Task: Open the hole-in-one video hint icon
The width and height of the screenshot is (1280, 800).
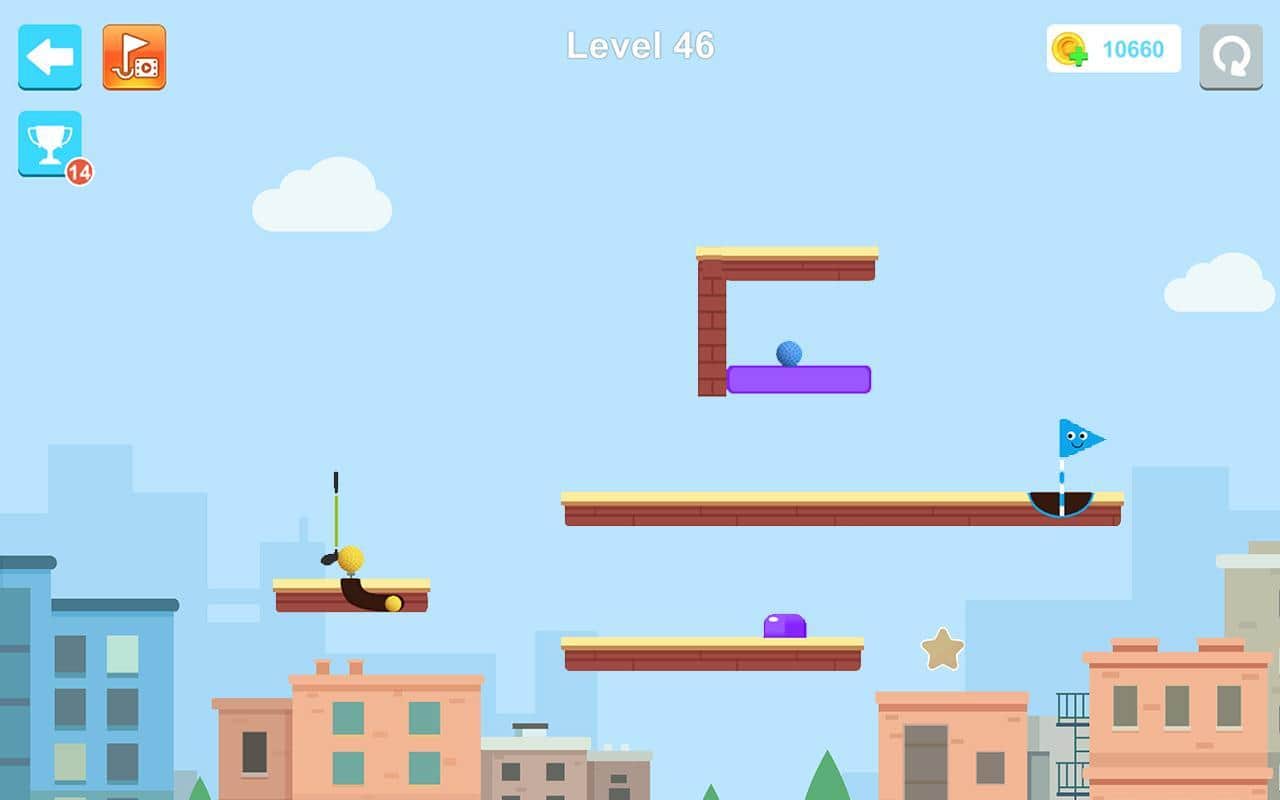Action: (x=134, y=57)
